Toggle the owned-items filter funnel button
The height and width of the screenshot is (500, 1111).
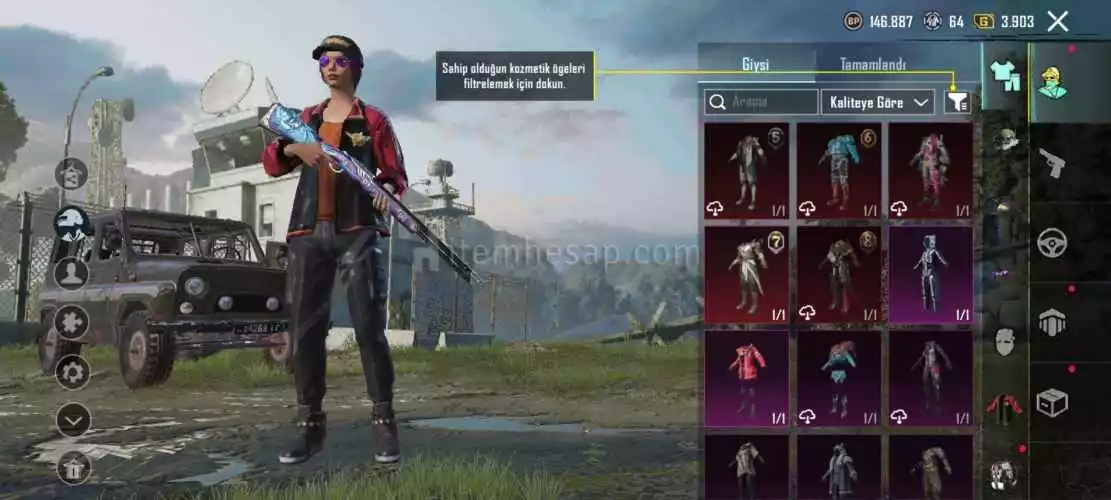957,102
